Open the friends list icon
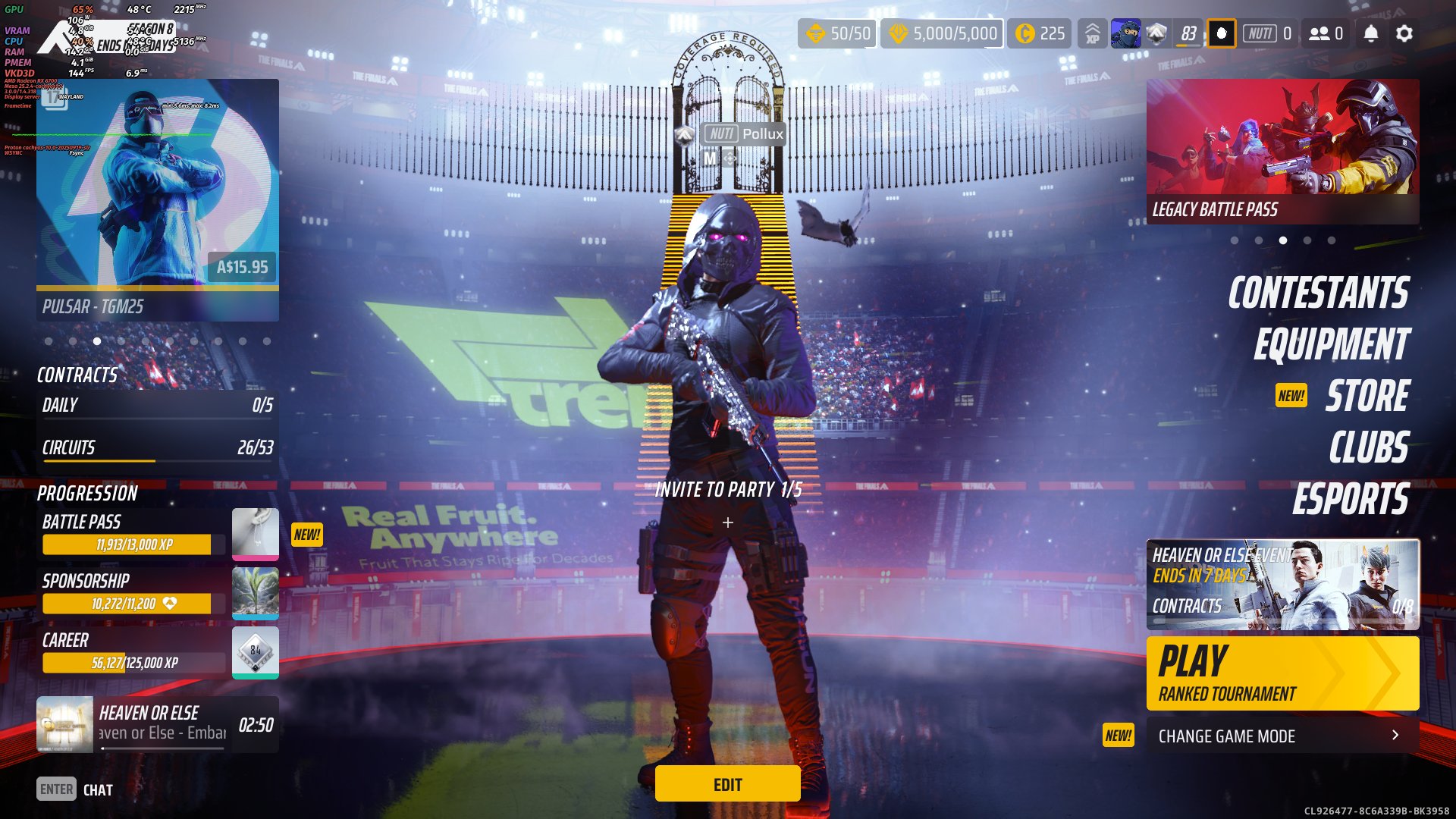Viewport: 1456px width, 819px height. coord(1326,33)
